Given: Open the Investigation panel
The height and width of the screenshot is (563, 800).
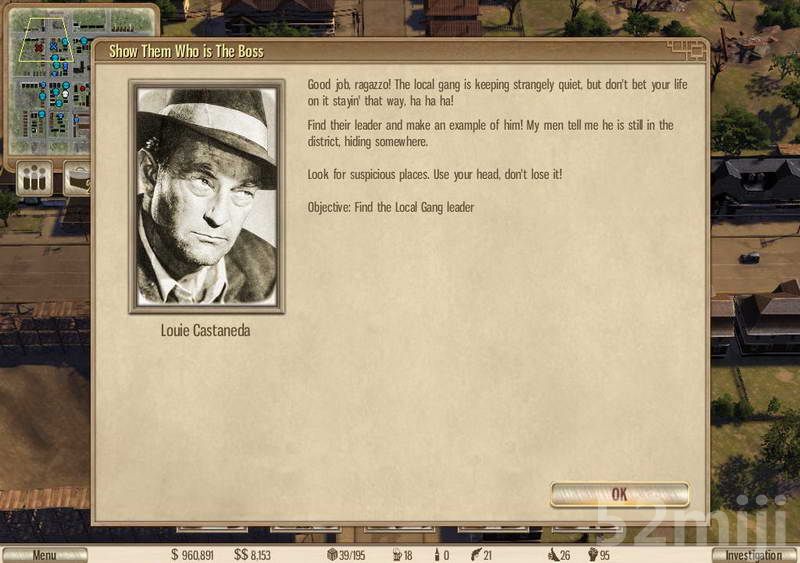Looking at the screenshot, I should click(754, 555).
